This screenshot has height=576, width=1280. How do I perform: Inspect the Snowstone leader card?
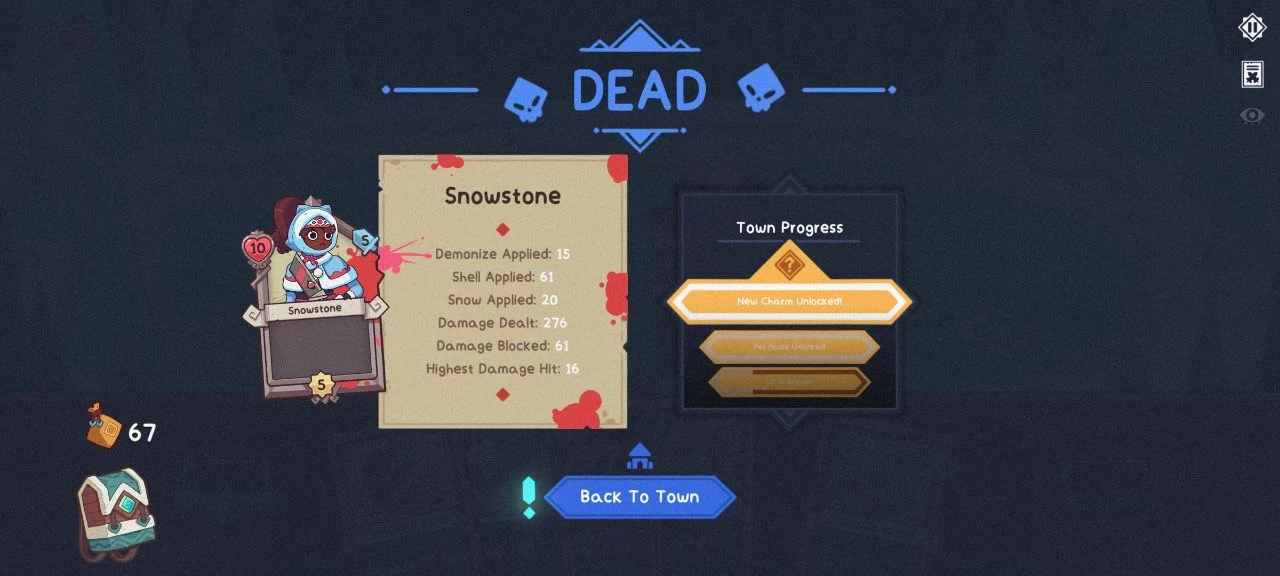coord(315,300)
